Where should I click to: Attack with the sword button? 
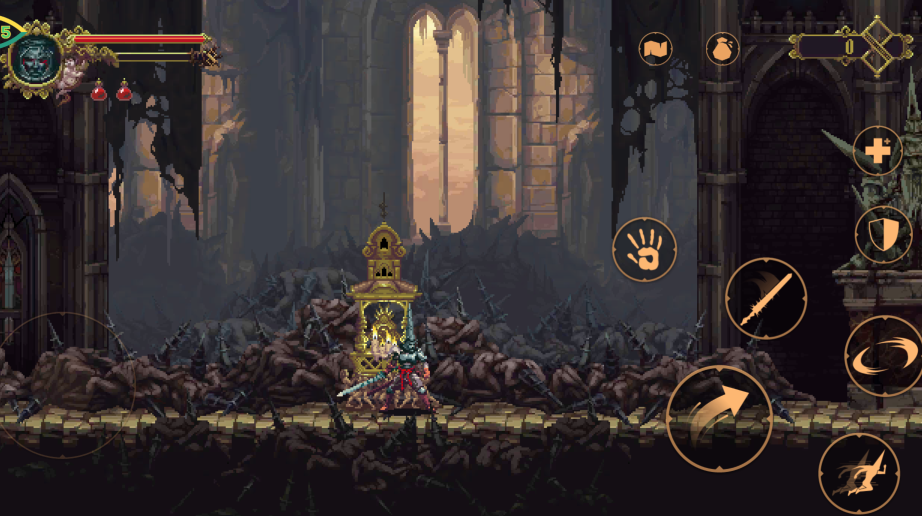click(765, 298)
